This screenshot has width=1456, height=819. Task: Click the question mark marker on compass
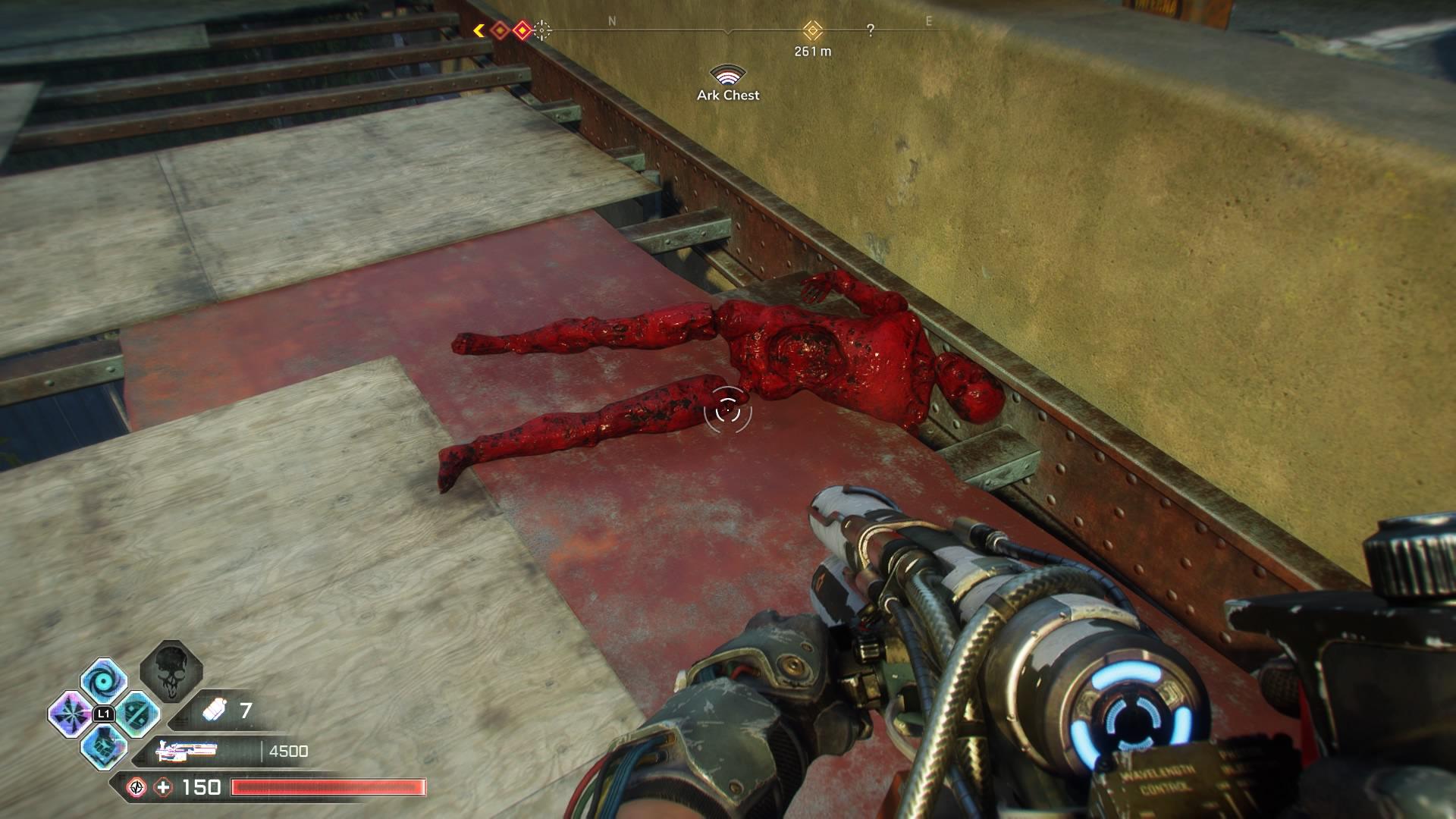click(871, 29)
